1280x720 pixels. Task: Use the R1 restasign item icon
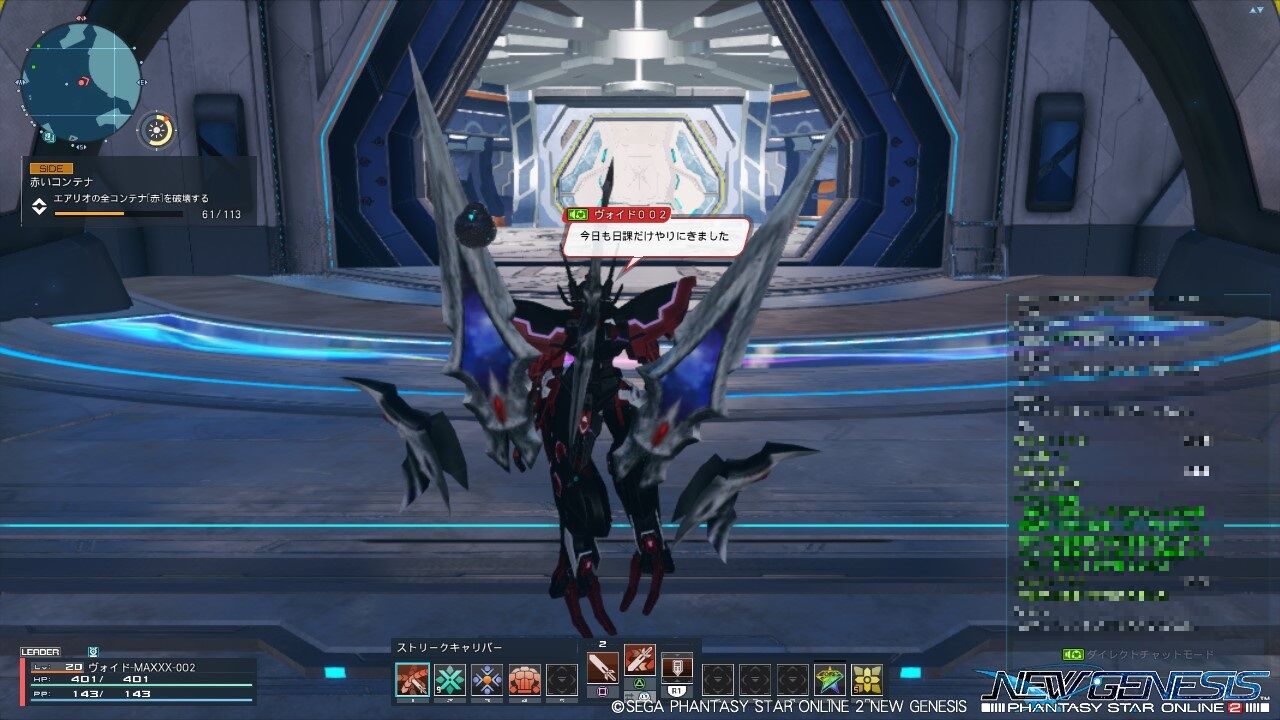677,668
